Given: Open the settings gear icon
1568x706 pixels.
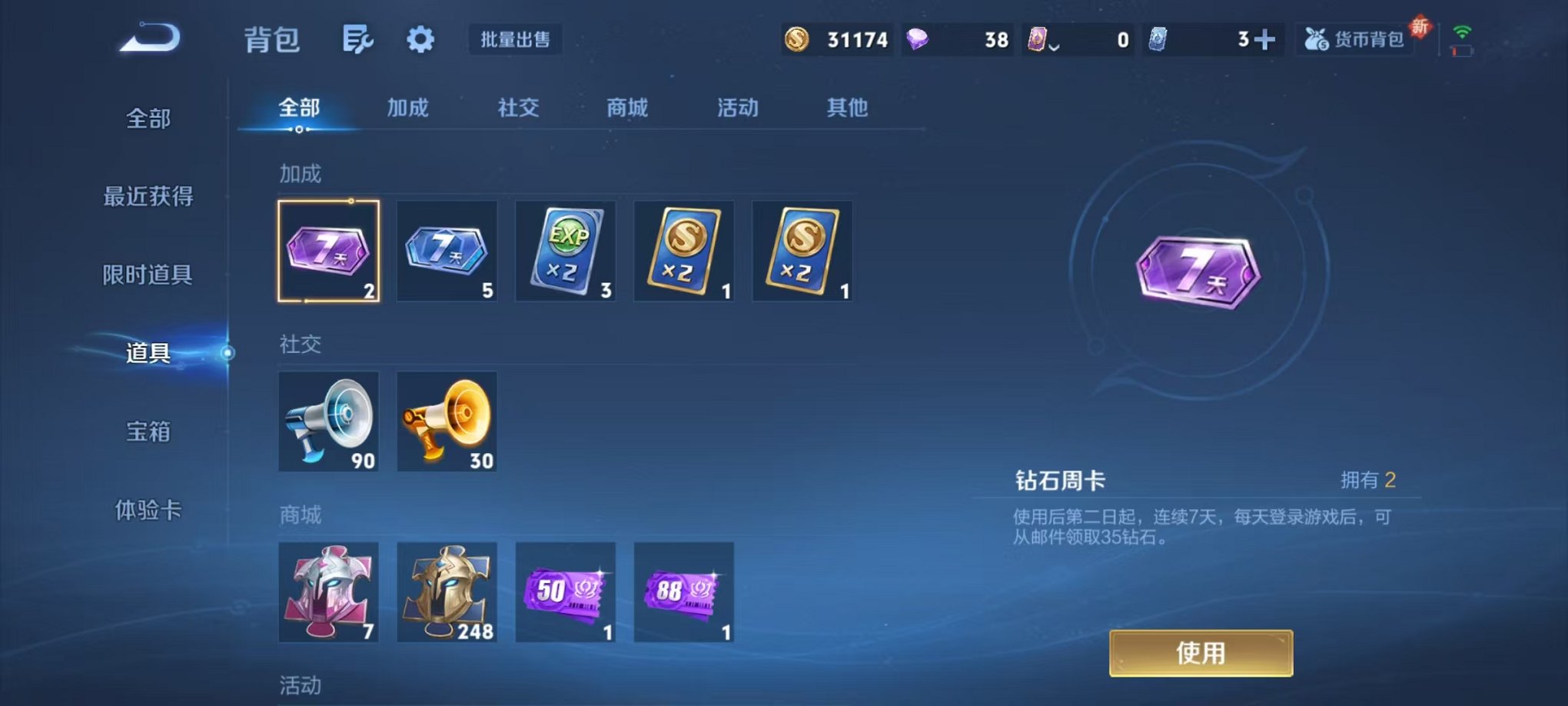Looking at the screenshot, I should [420, 38].
